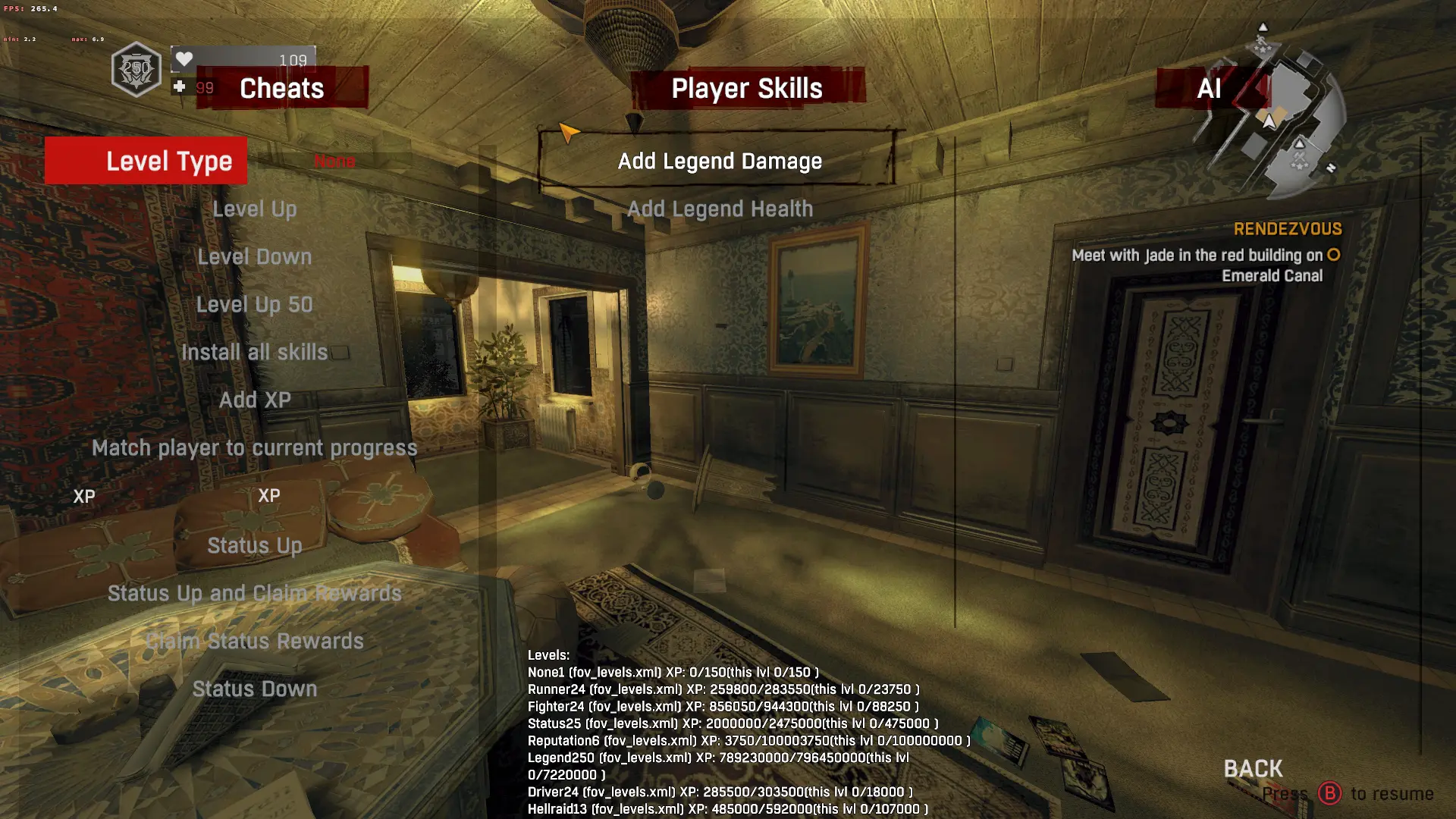Select the Add XP option

tap(254, 400)
